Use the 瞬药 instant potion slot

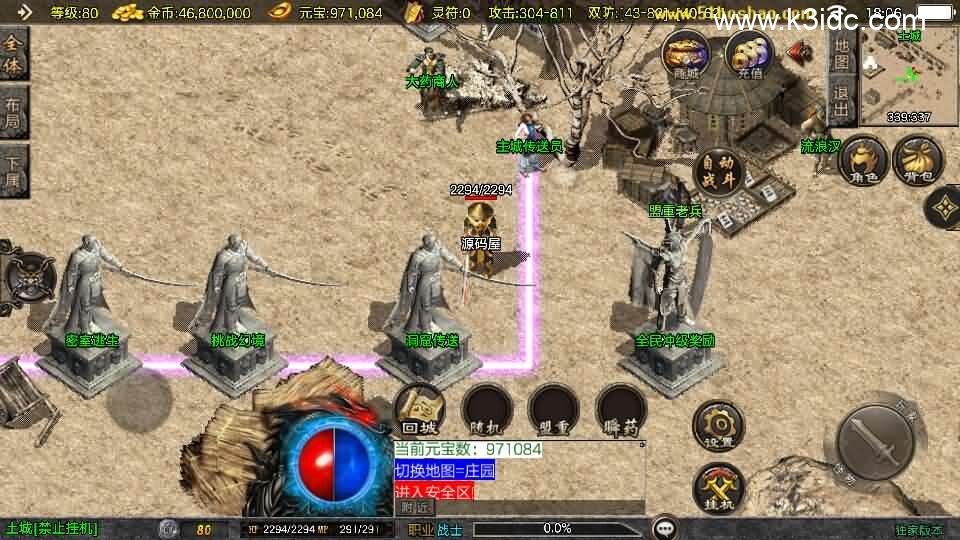[x=620, y=410]
